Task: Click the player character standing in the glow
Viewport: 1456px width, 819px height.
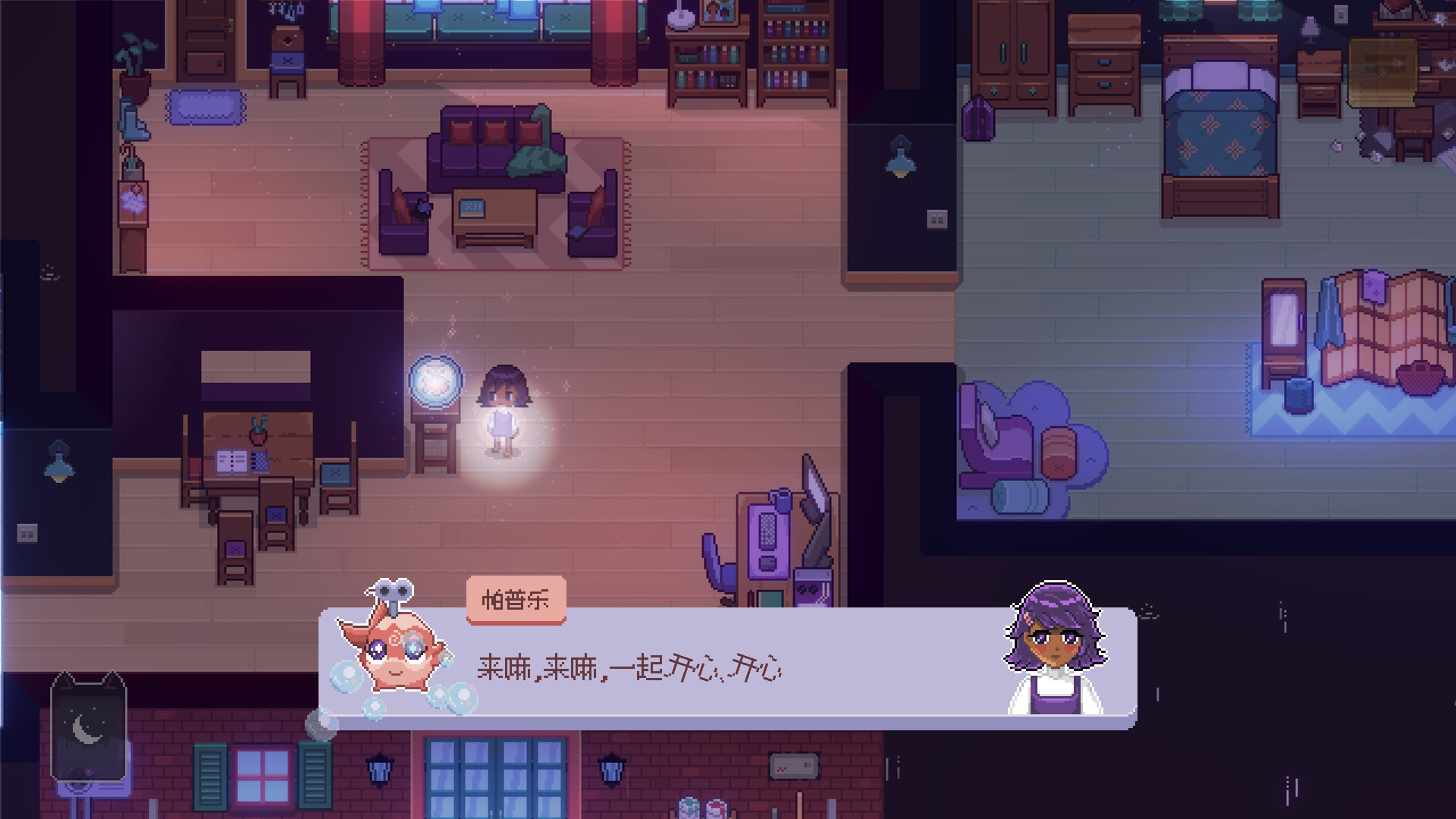Action: pos(504,409)
